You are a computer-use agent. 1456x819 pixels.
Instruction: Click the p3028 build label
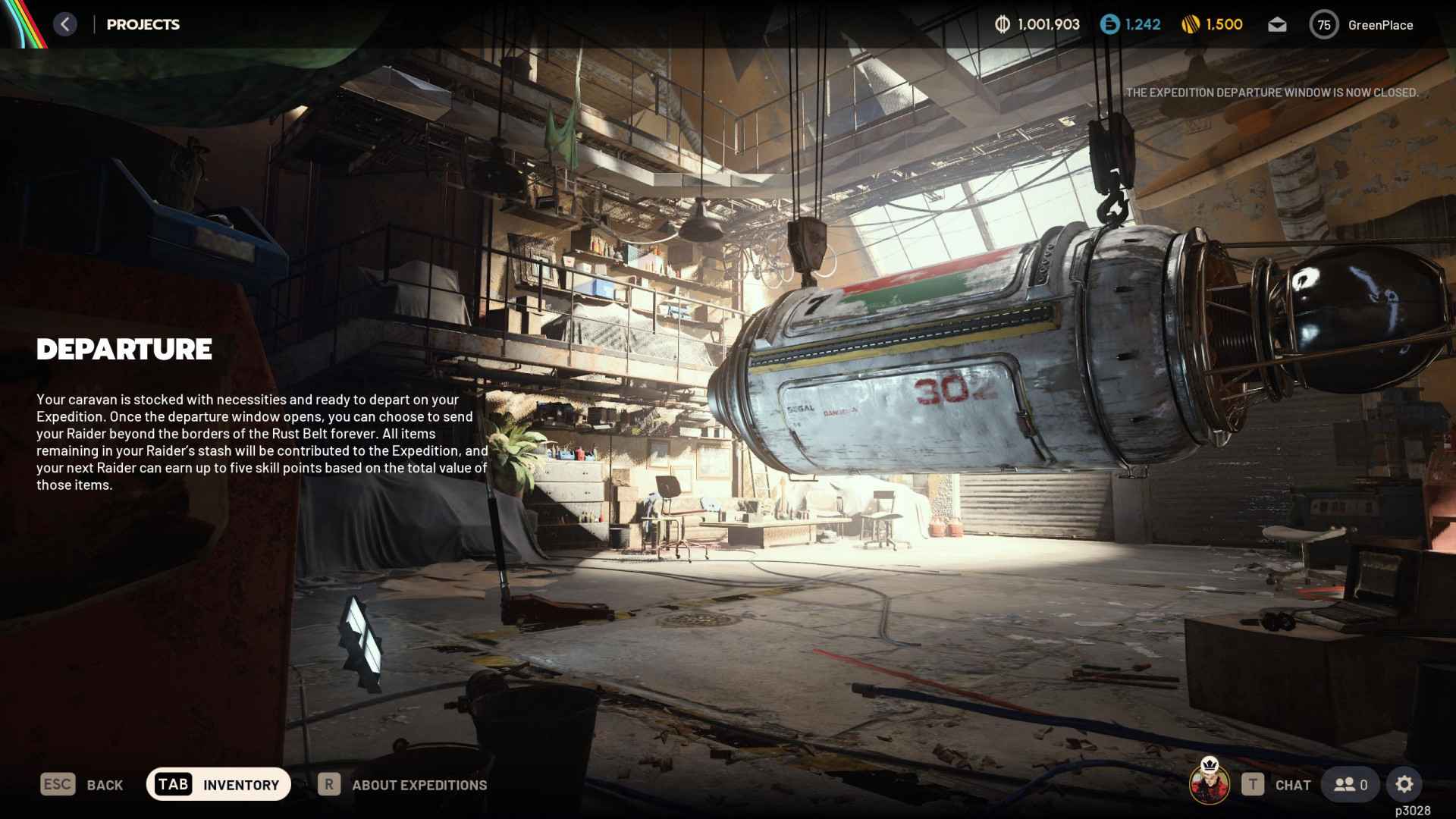(1412, 810)
